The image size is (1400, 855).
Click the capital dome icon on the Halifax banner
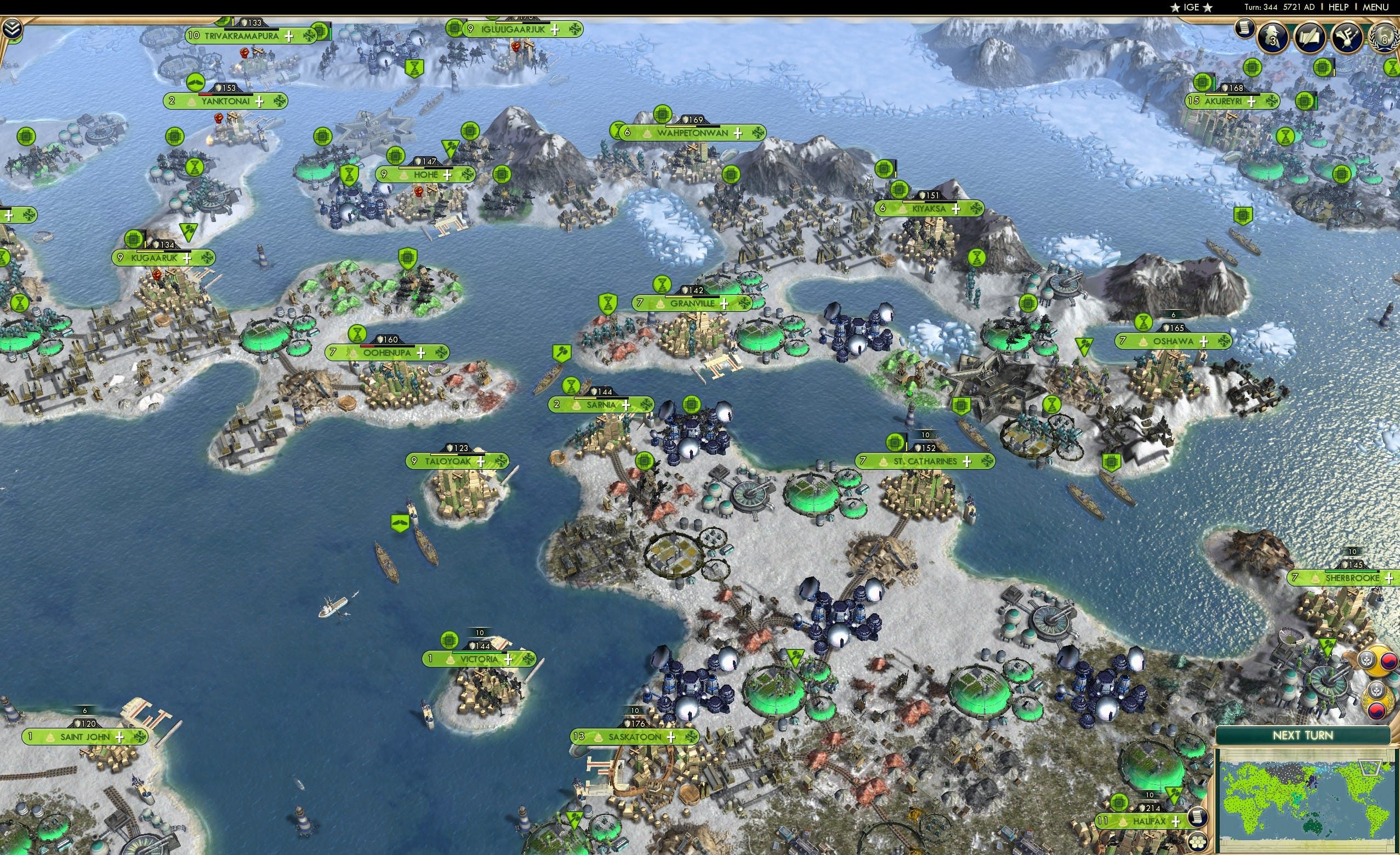[x=1123, y=820]
